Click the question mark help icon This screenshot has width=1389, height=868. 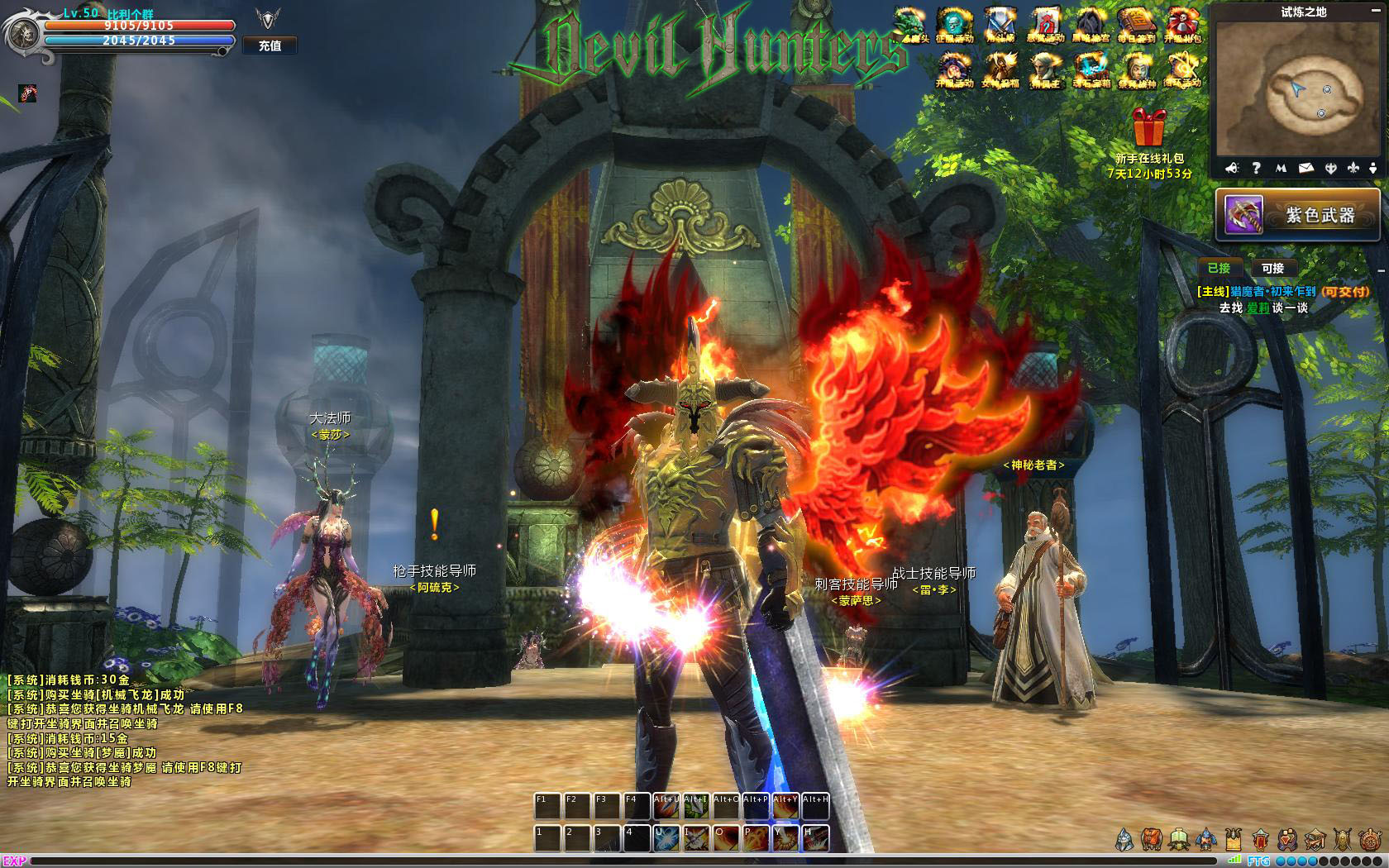(x=1256, y=168)
